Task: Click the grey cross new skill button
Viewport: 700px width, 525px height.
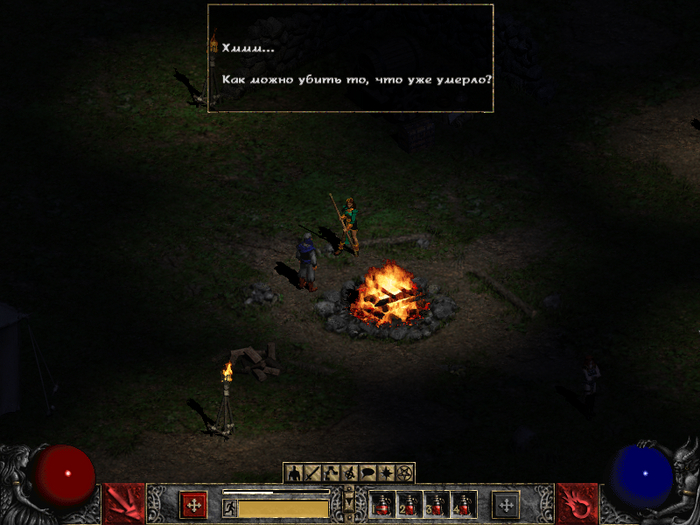Action: tap(506, 504)
